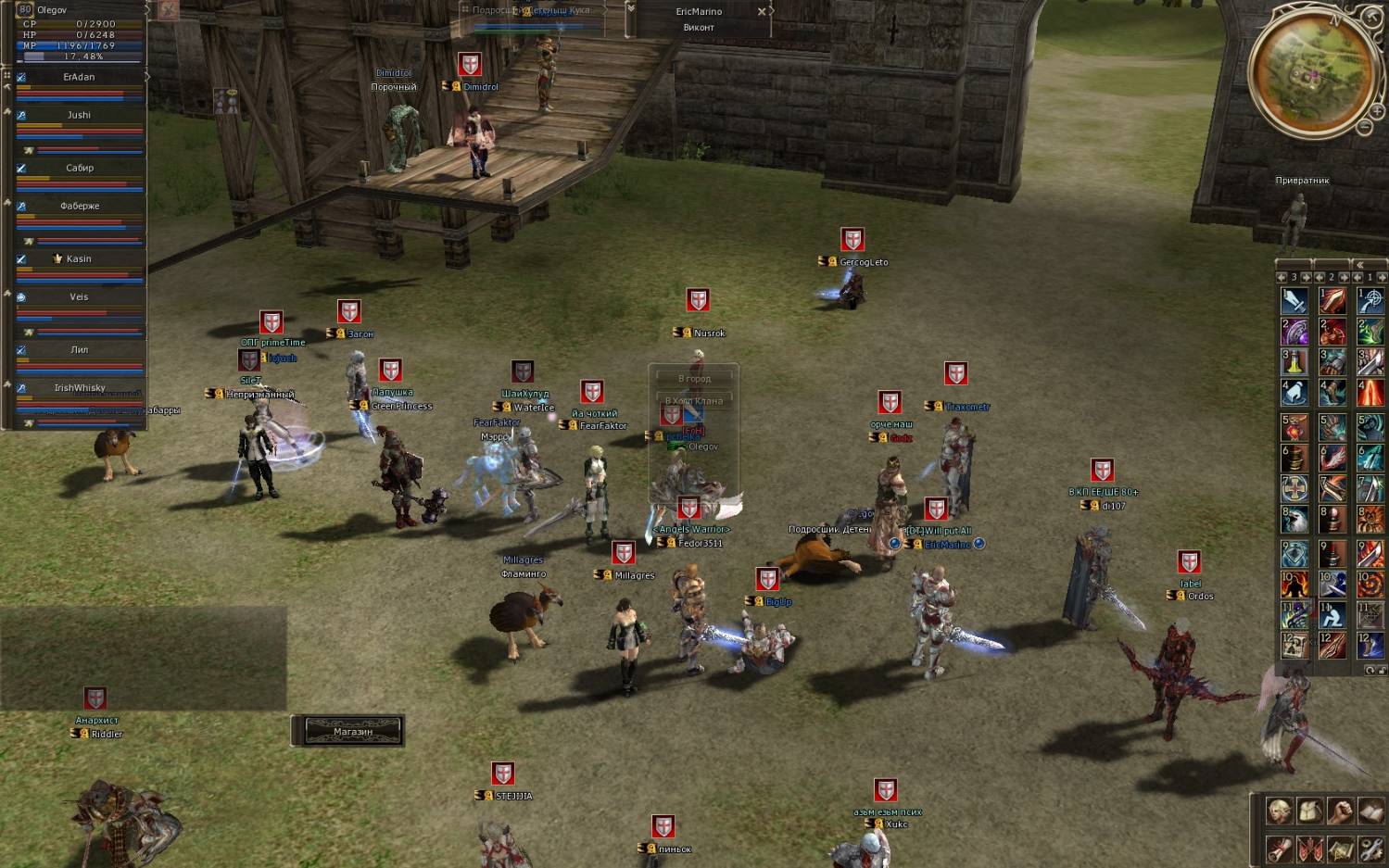Select party member Сабир

click(79, 168)
